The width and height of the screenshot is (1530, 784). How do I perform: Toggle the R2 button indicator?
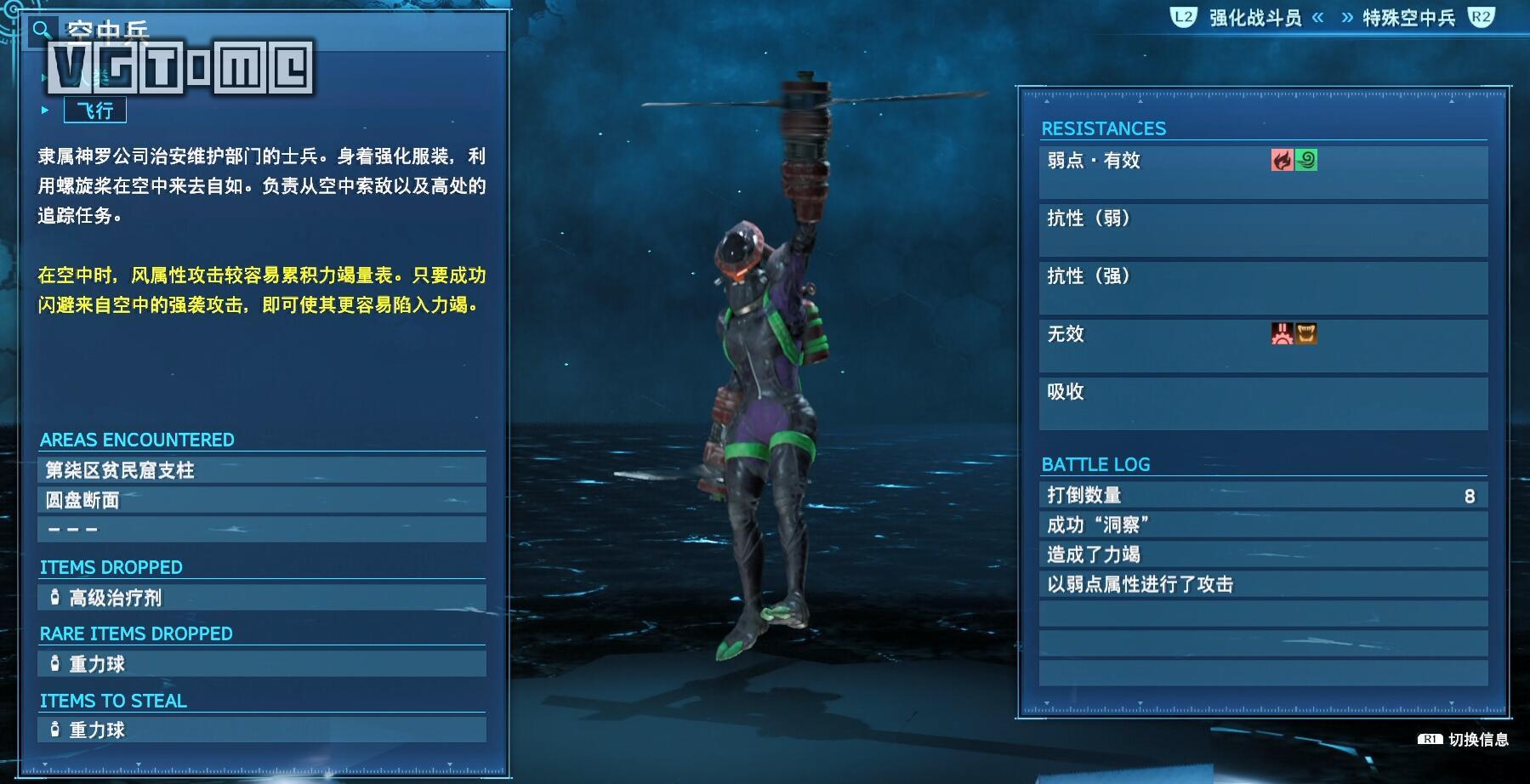pos(1482,15)
